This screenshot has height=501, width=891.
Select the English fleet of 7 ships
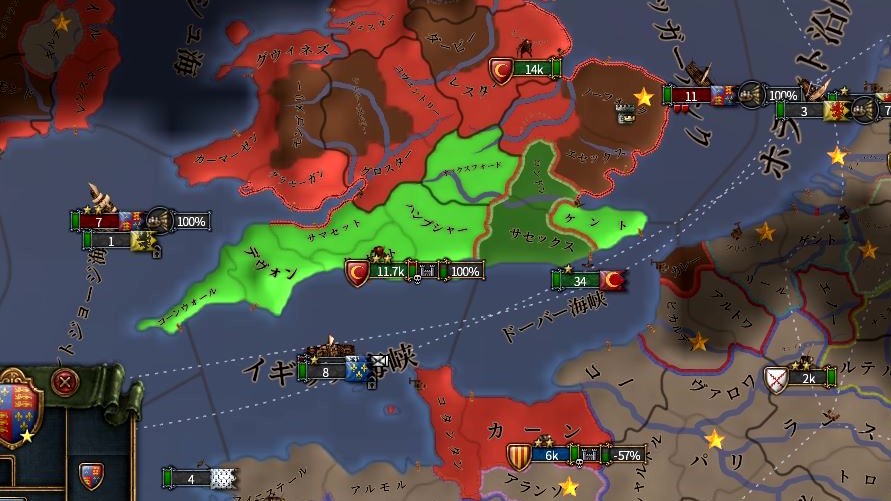tap(106, 221)
